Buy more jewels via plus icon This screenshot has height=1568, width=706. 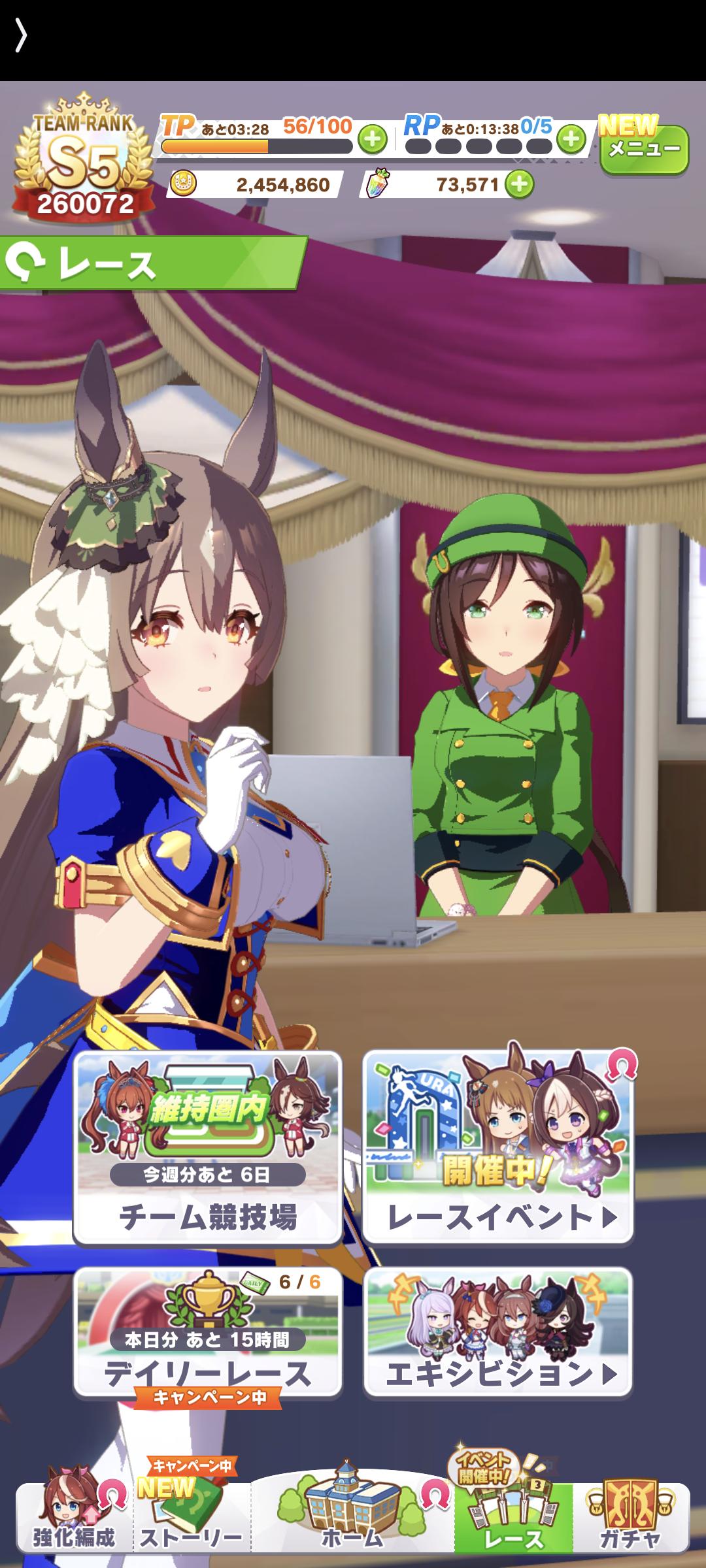[x=520, y=184]
